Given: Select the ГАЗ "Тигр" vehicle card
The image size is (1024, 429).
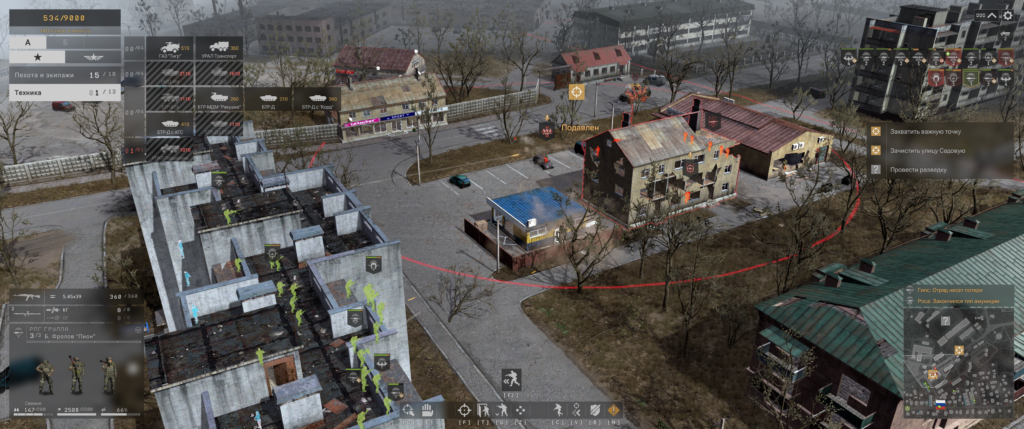Looking at the screenshot, I should click(x=169, y=51).
